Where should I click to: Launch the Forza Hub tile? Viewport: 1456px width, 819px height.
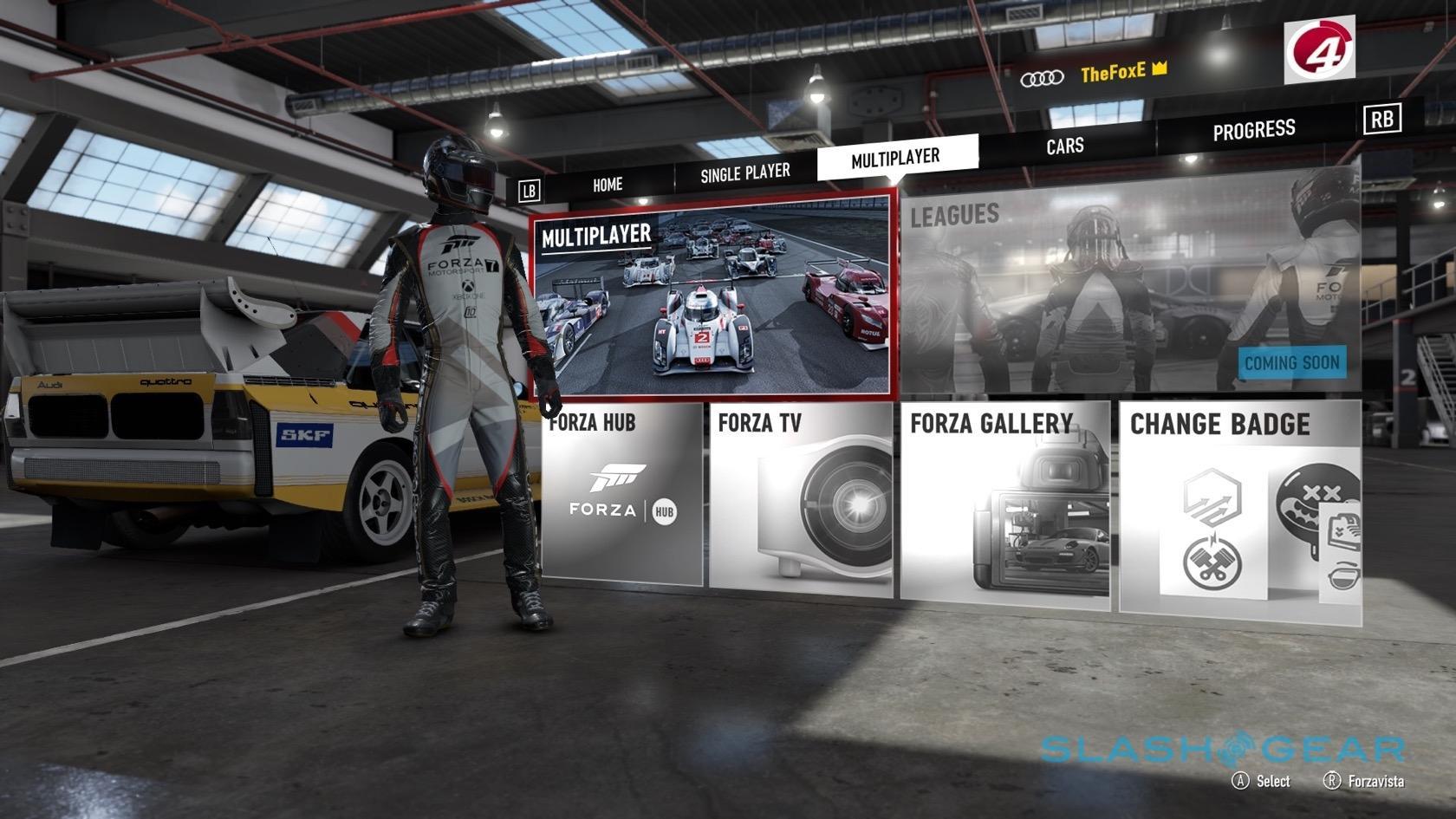[621, 496]
